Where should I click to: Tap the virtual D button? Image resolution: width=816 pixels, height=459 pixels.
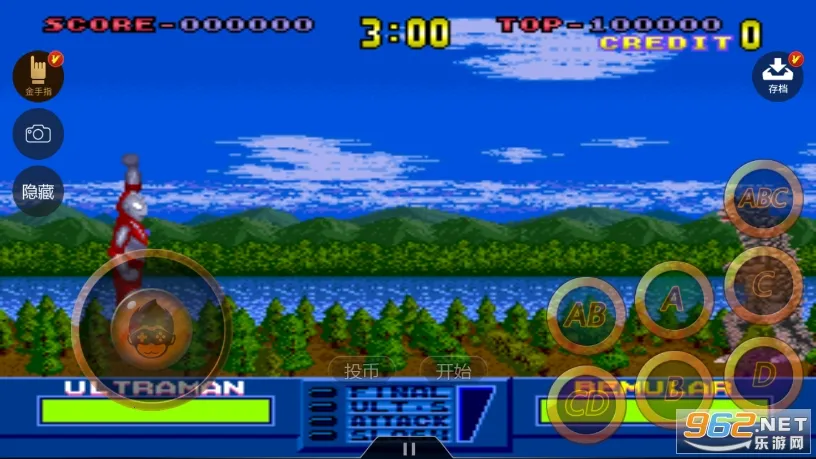pos(763,375)
